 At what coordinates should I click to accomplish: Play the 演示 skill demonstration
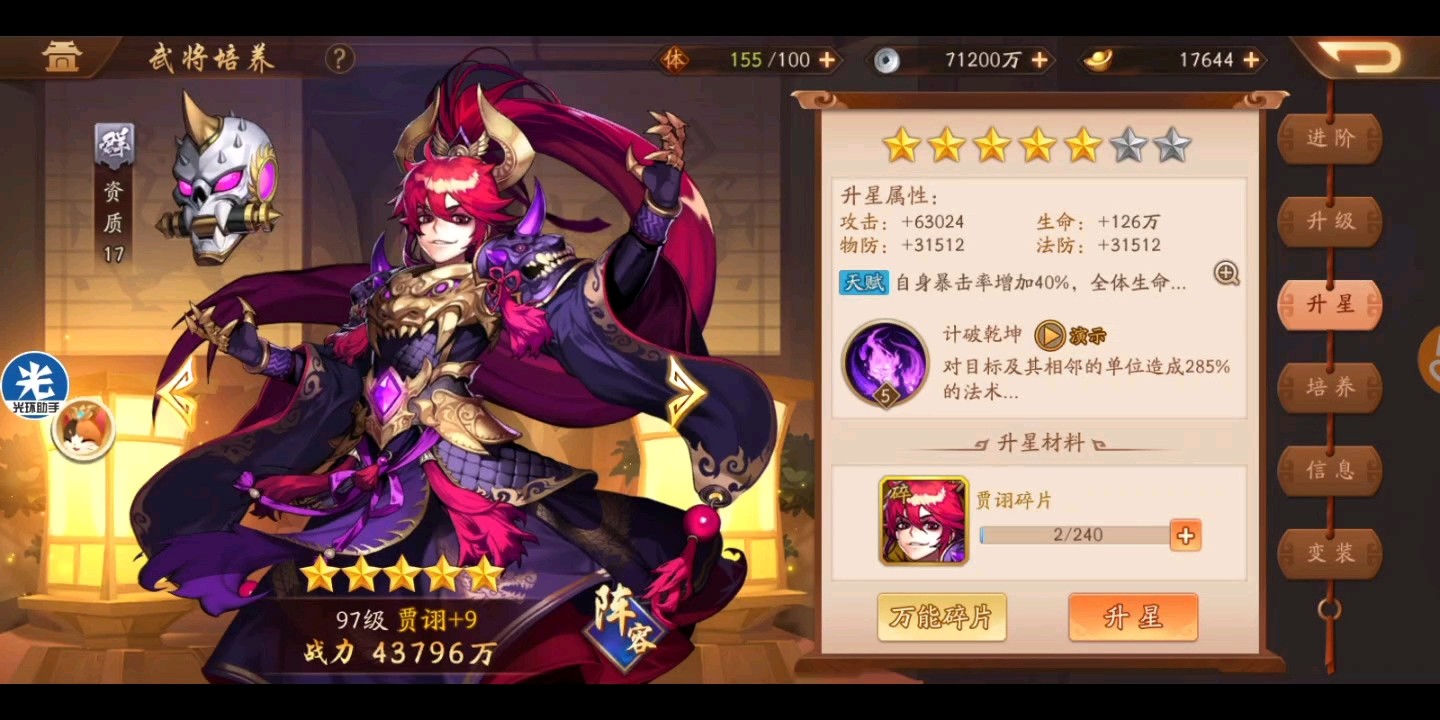tap(1051, 336)
